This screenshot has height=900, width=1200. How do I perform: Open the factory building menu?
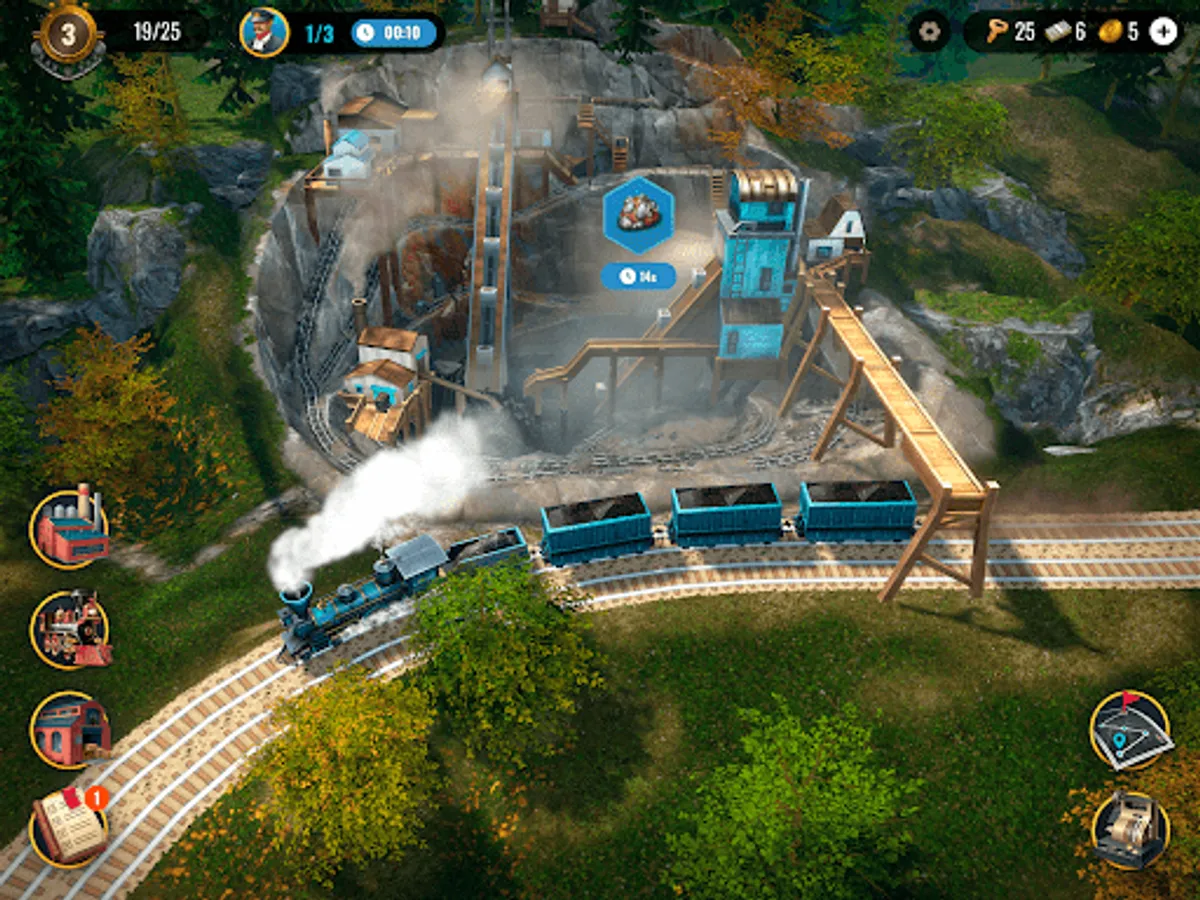pos(70,528)
